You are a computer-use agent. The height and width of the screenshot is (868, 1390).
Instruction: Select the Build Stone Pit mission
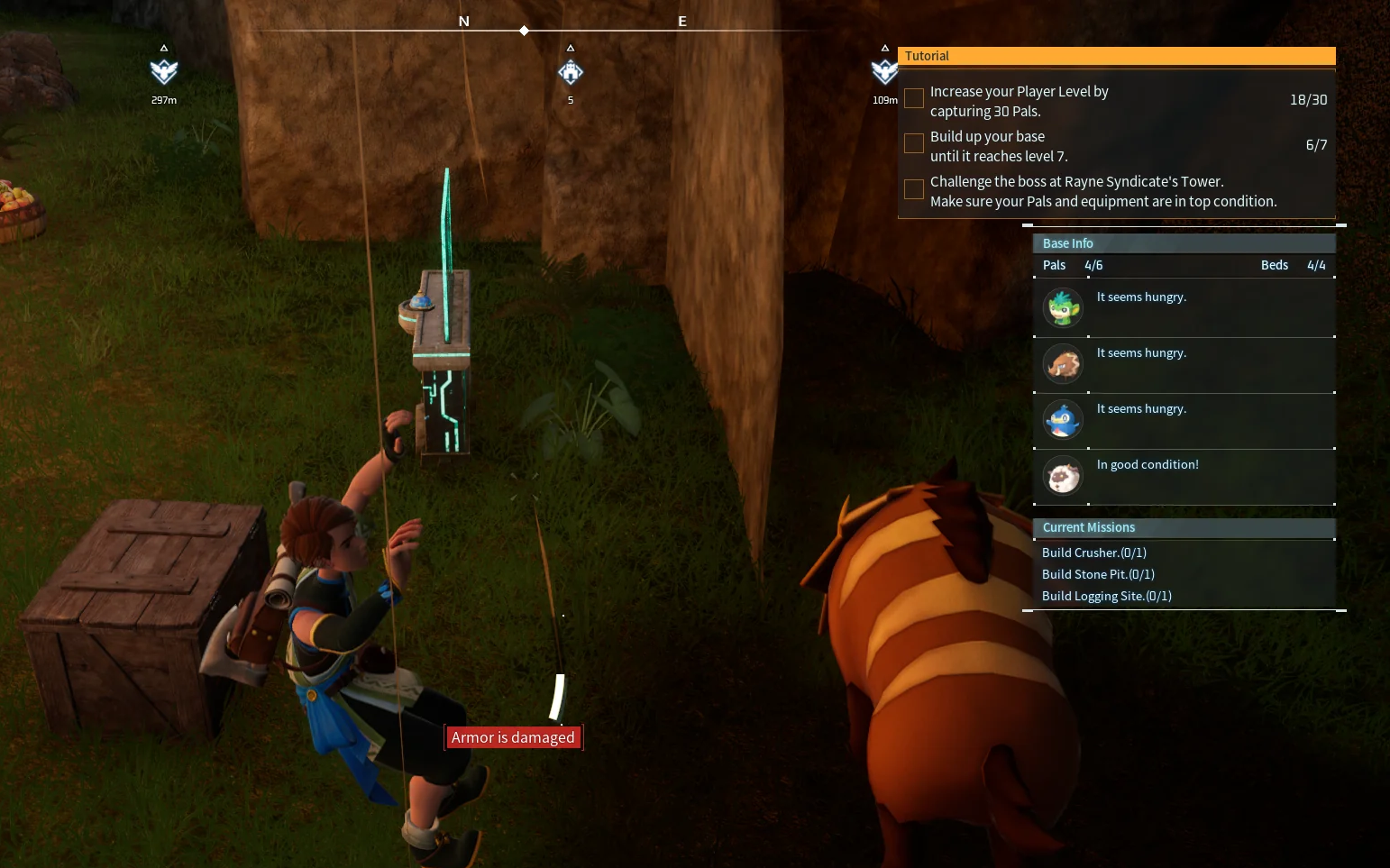1098,574
